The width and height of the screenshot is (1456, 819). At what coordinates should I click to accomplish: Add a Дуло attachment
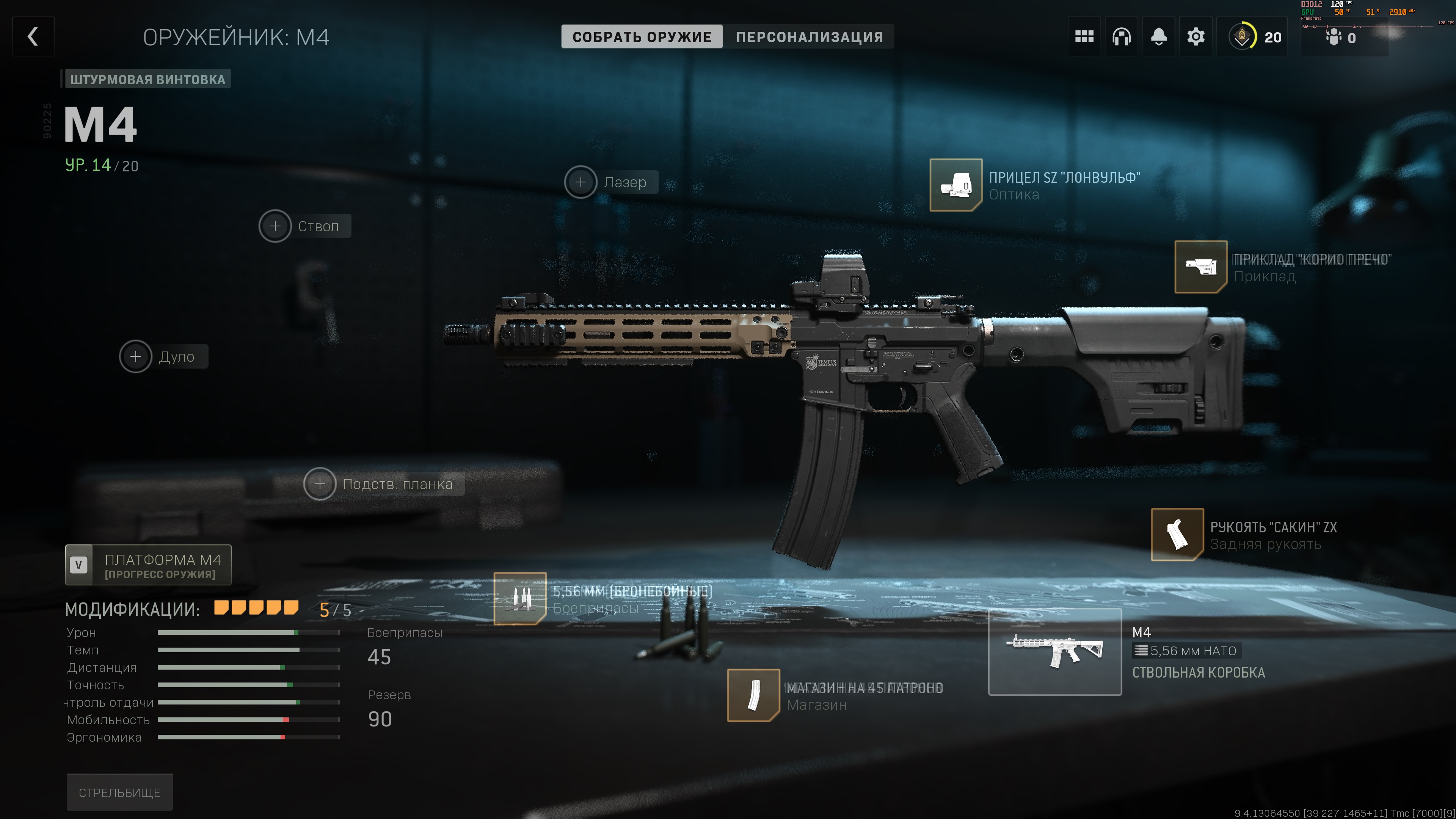(136, 357)
